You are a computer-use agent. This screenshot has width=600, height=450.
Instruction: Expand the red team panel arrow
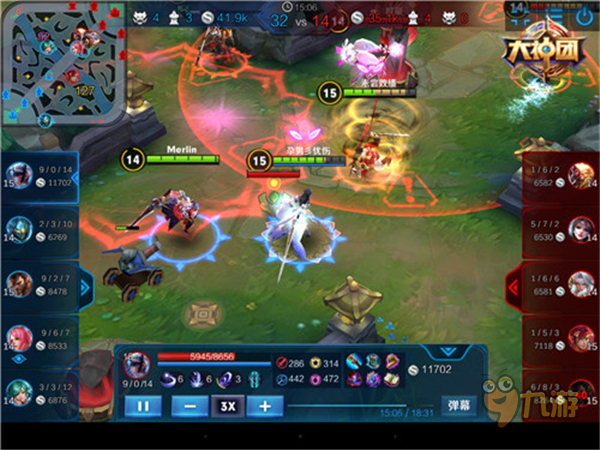point(514,287)
